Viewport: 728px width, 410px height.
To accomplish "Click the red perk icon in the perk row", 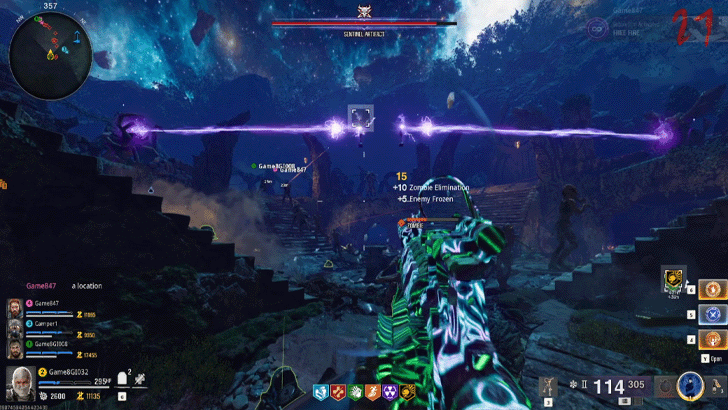I will click(x=338, y=393).
